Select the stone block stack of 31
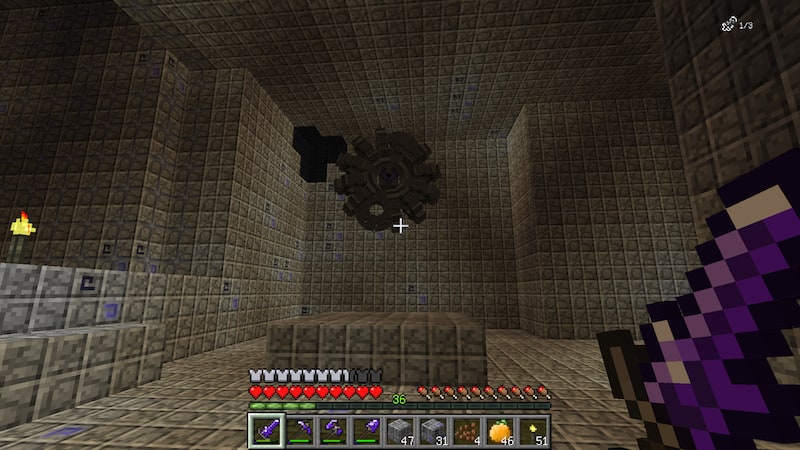800x450 pixels. (x=434, y=431)
